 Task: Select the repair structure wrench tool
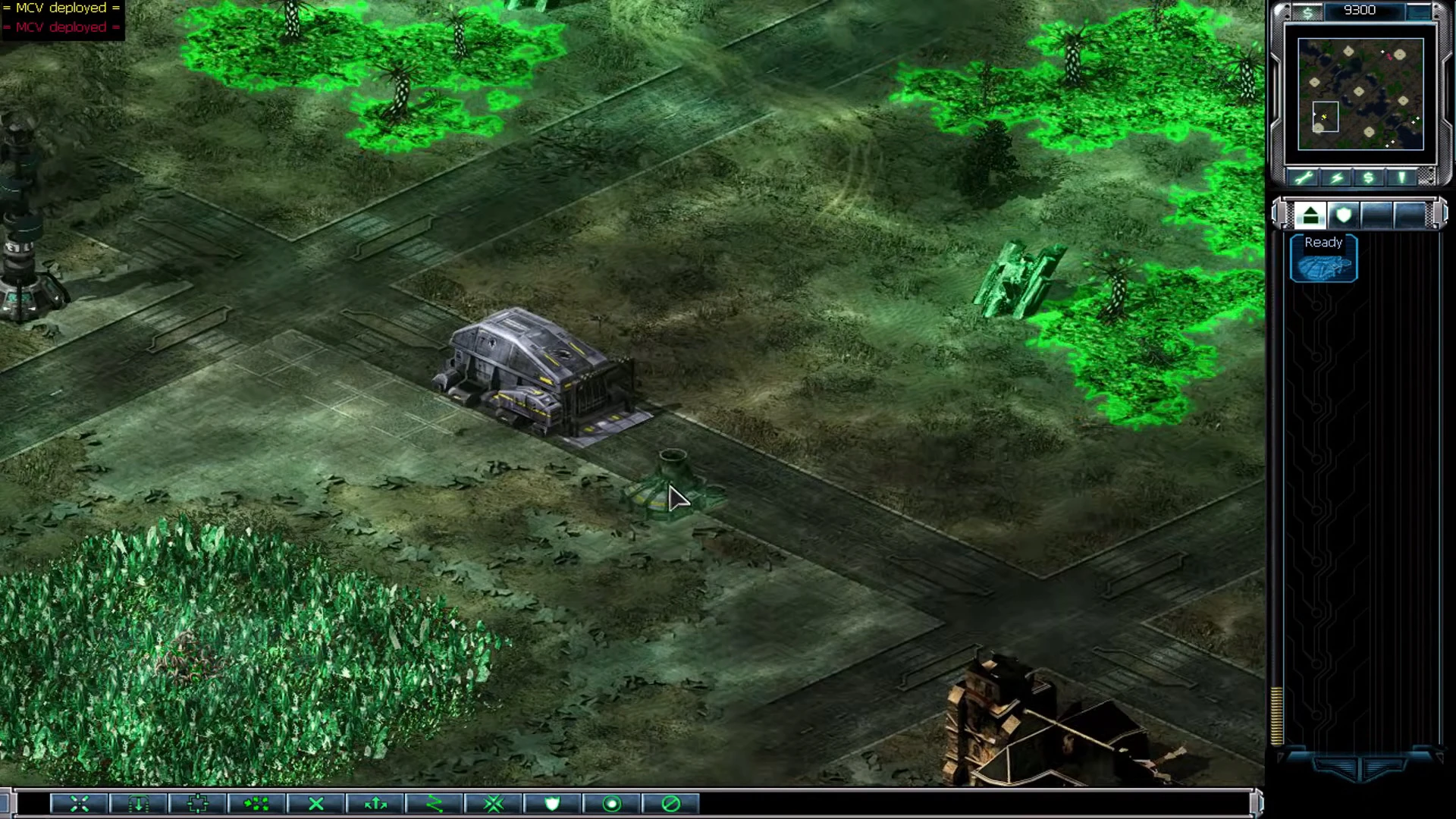click(1303, 177)
